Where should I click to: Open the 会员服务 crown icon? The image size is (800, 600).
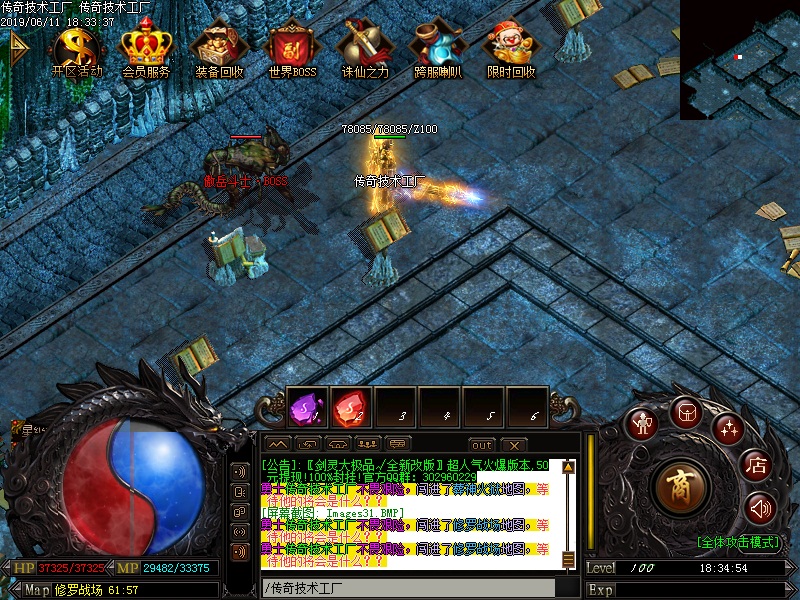pos(146,48)
